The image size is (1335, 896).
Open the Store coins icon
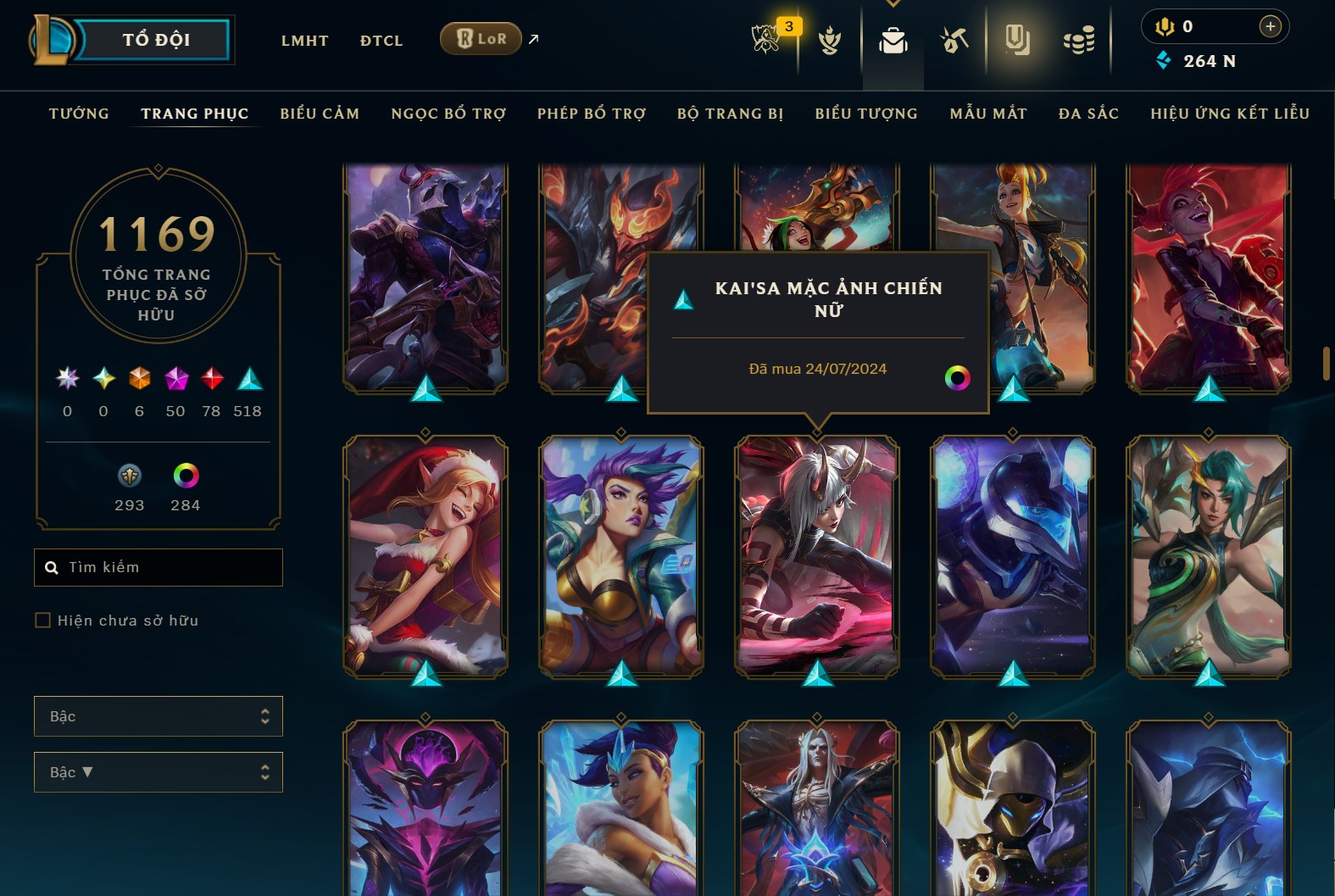click(1080, 39)
